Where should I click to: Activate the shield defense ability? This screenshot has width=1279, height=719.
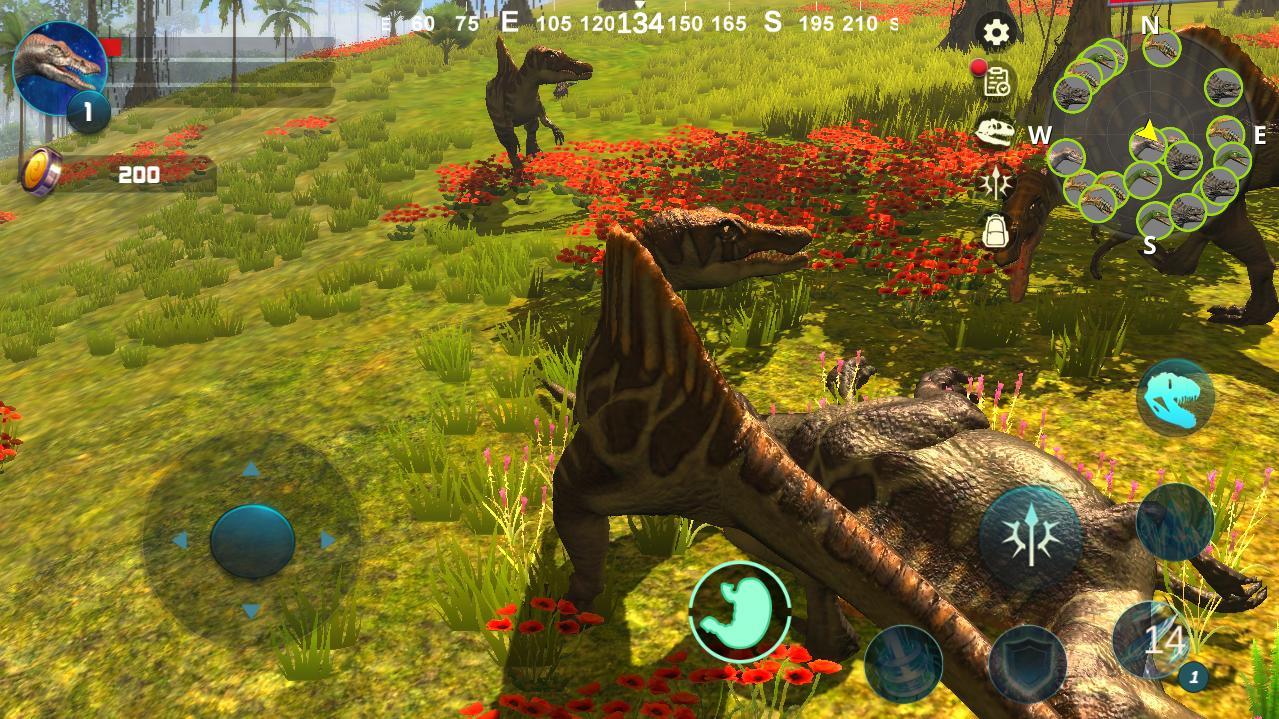pos(1027,664)
